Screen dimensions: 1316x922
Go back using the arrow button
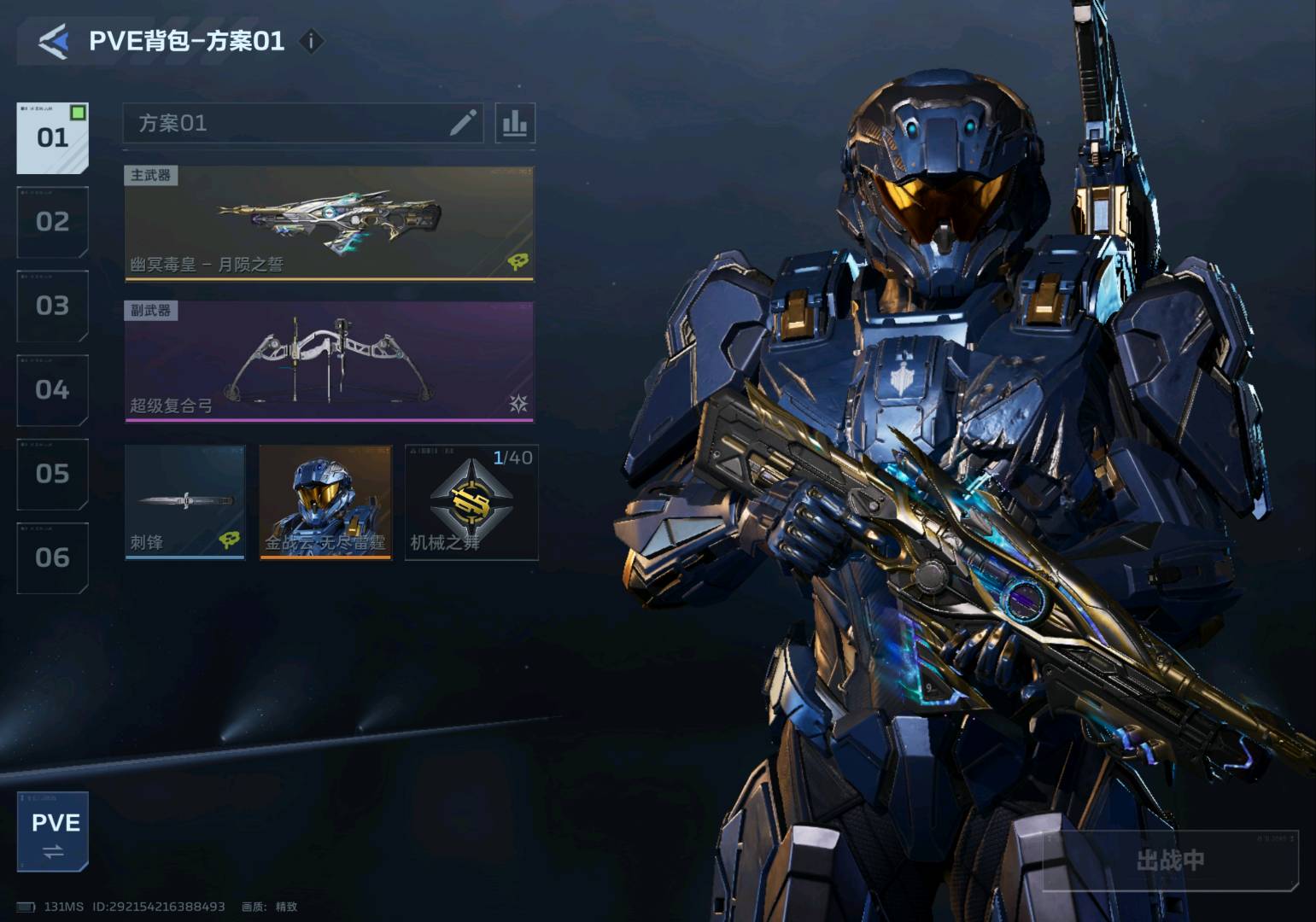[53, 41]
